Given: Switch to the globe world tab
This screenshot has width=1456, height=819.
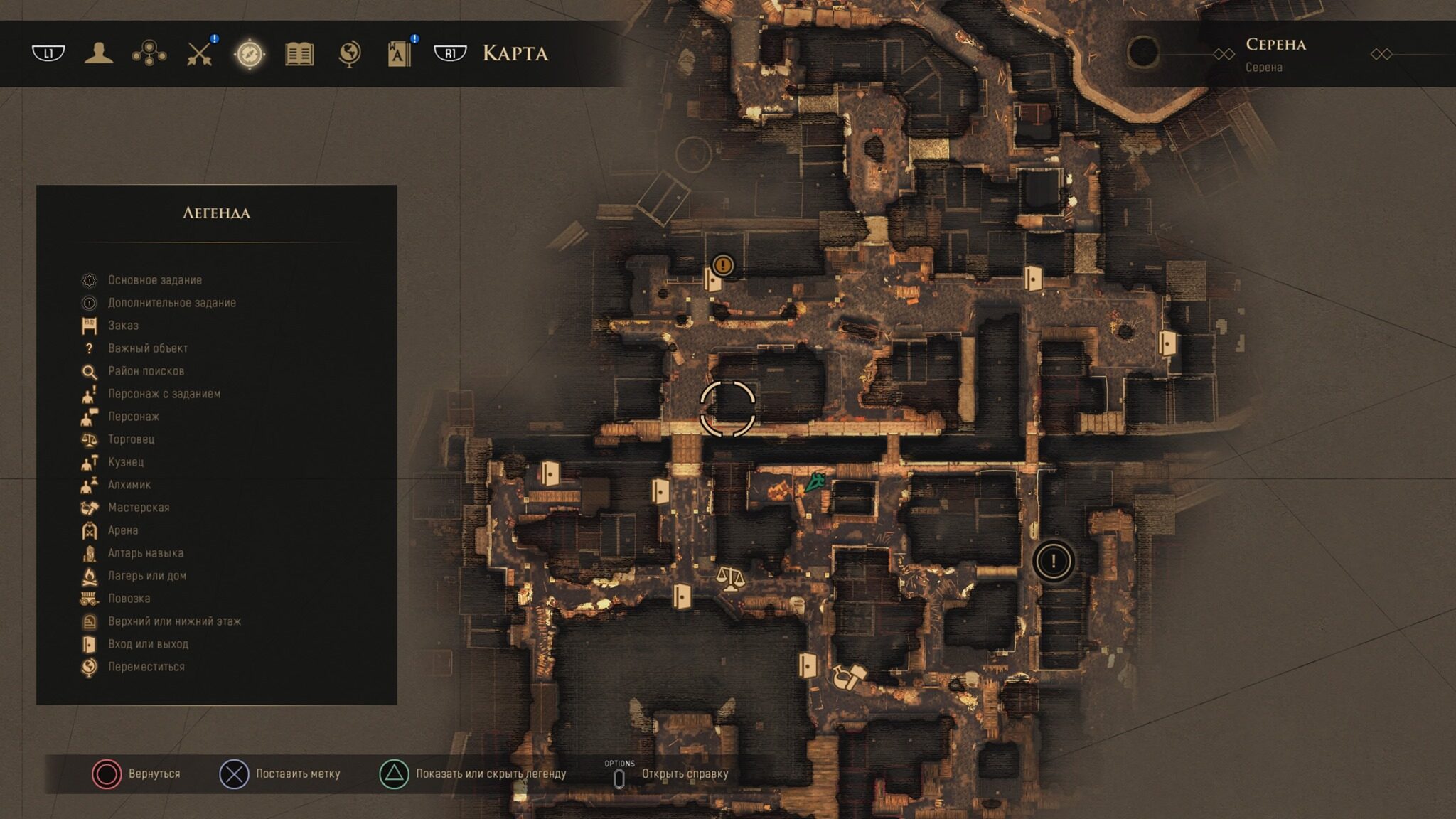Looking at the screenshot, I should [349, 53].
